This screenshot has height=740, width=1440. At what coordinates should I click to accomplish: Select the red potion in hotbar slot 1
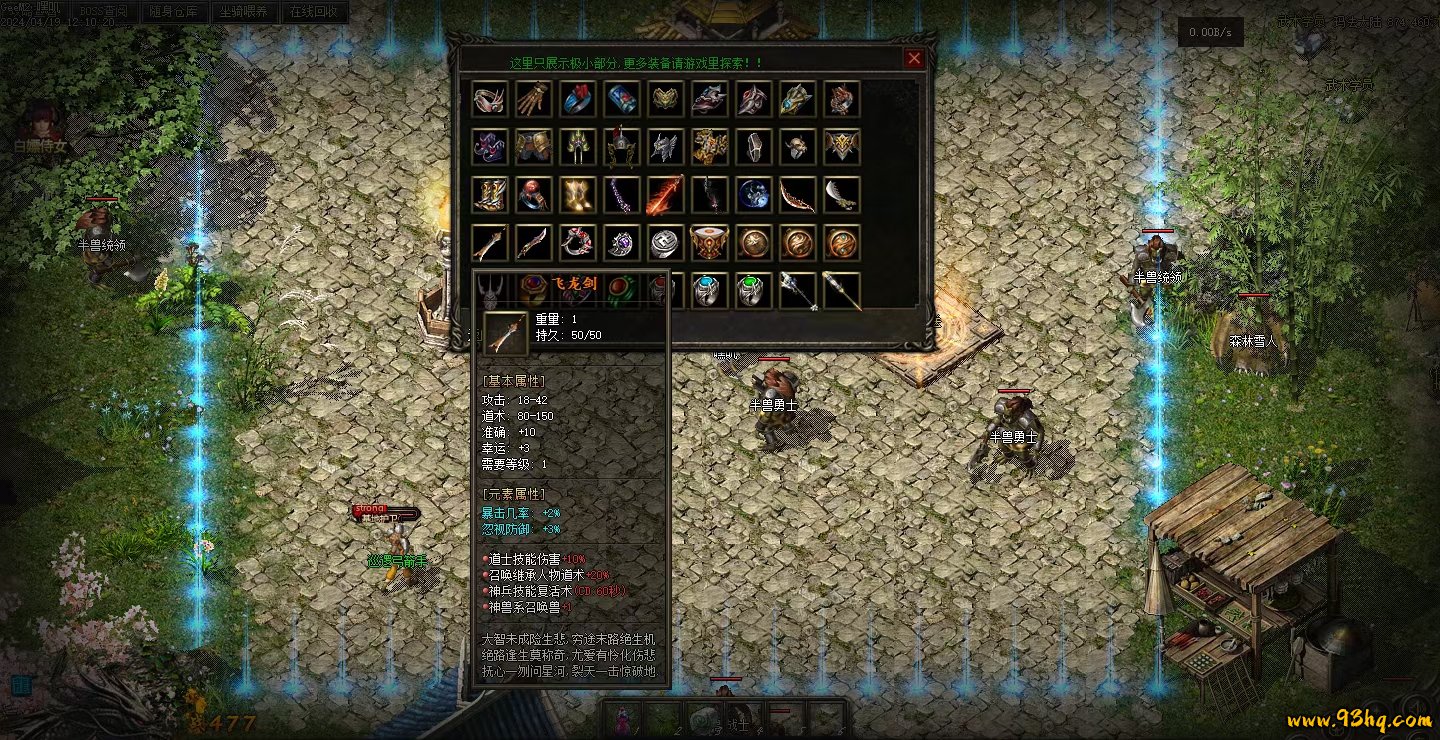point(622,717)
